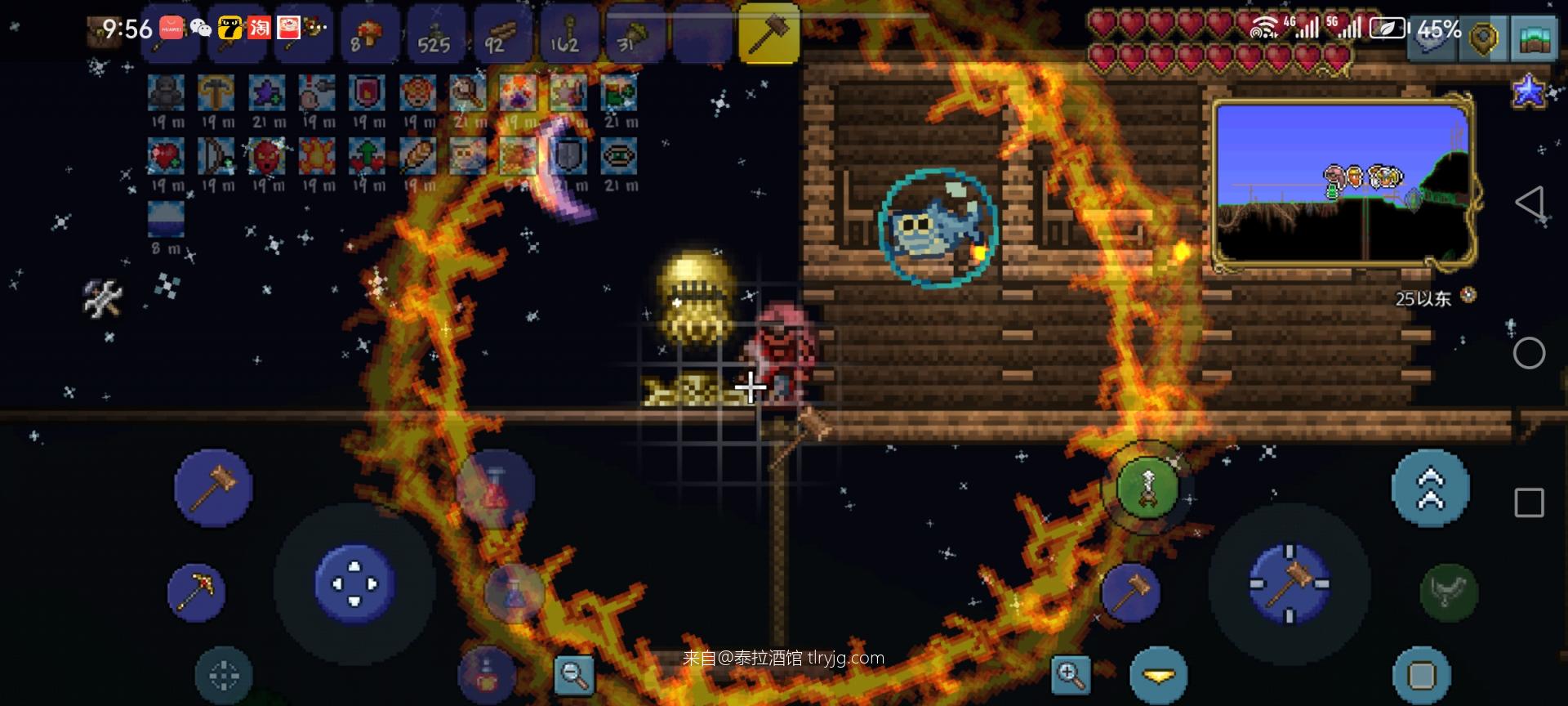The height and width of the screenshot is (706, 1568).
Task: Tap the double-arrow jump button
Action: click(x=1430, y=488)
